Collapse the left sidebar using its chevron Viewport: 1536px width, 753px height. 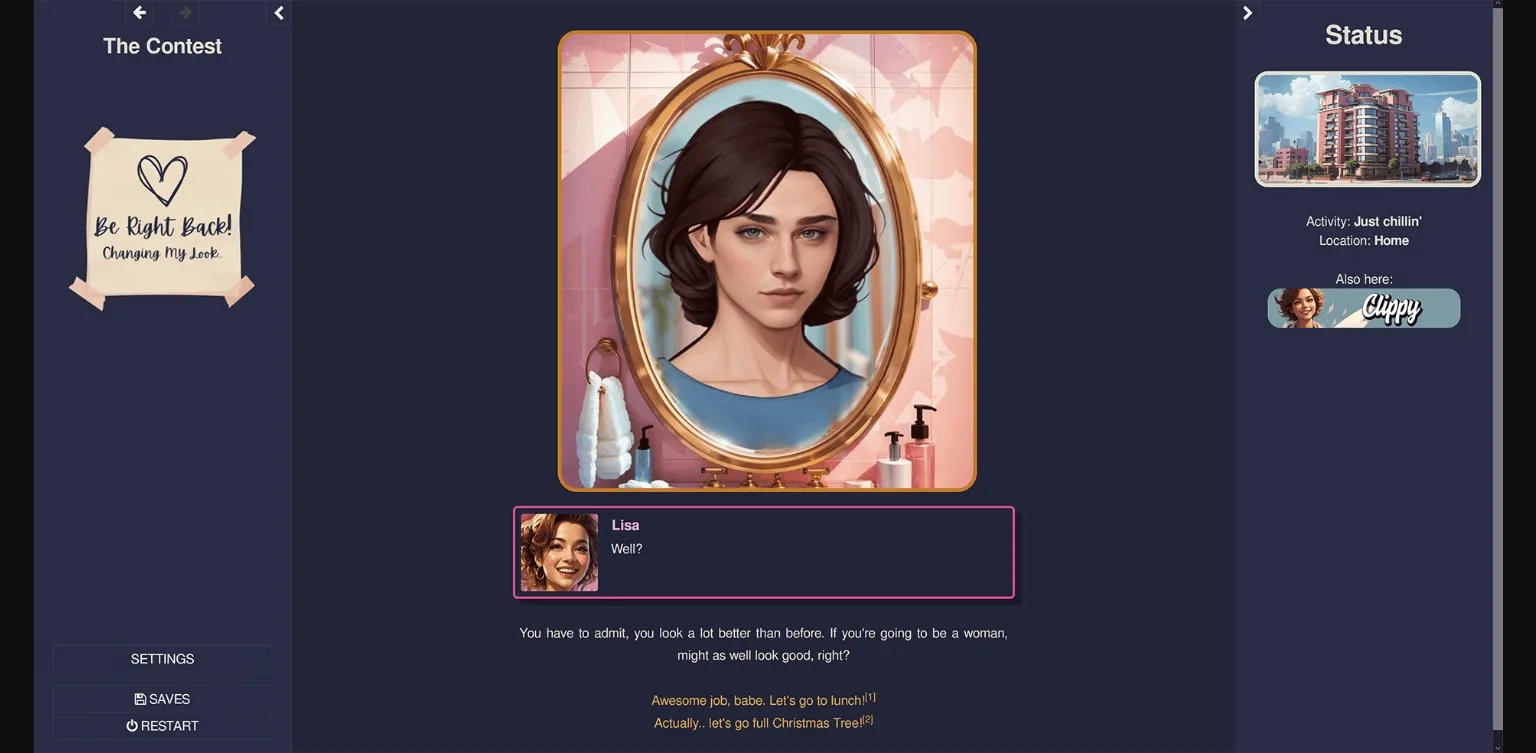(278, 13)
